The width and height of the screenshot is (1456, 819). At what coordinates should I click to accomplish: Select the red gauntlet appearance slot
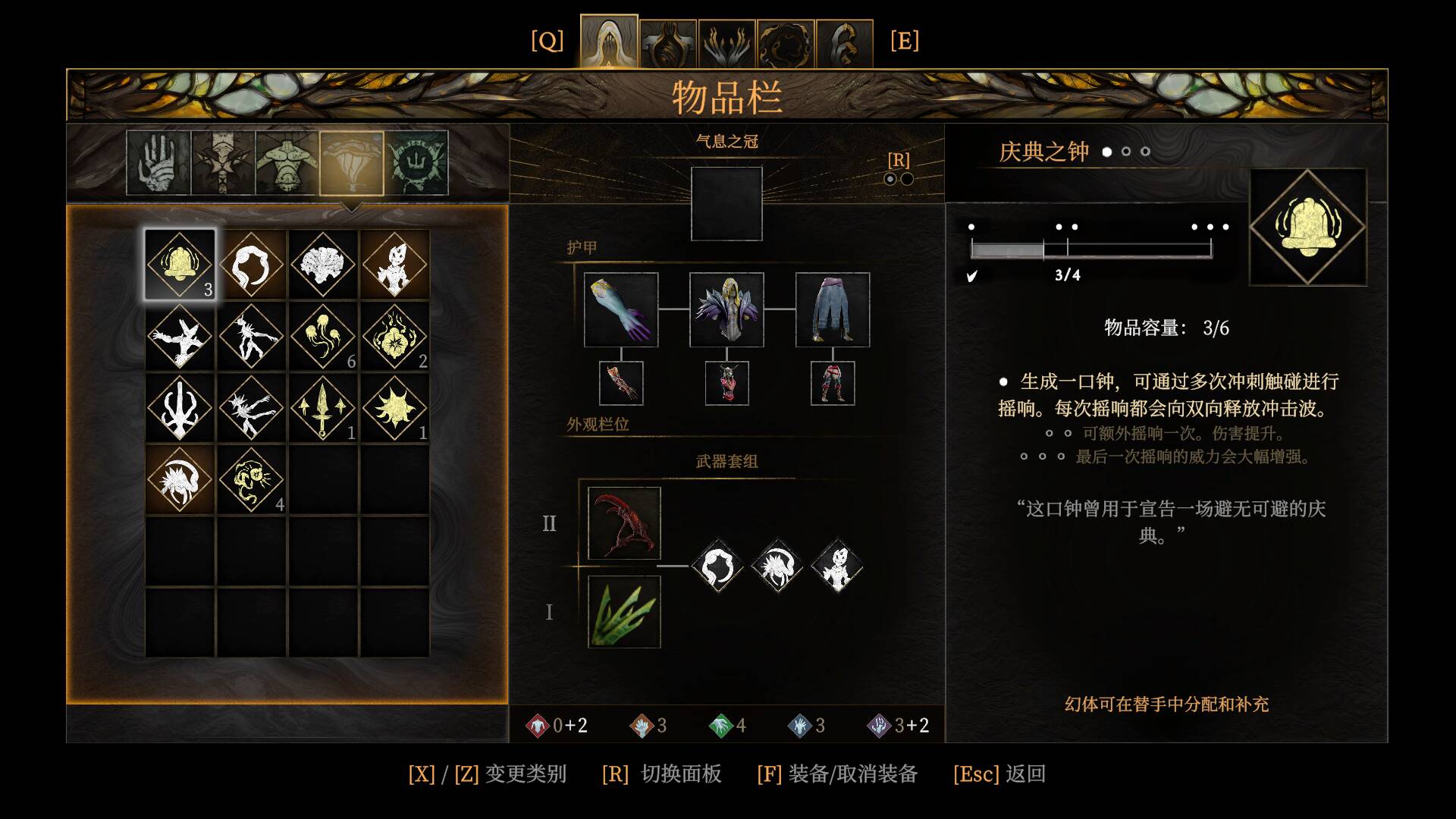pos(621,383)
